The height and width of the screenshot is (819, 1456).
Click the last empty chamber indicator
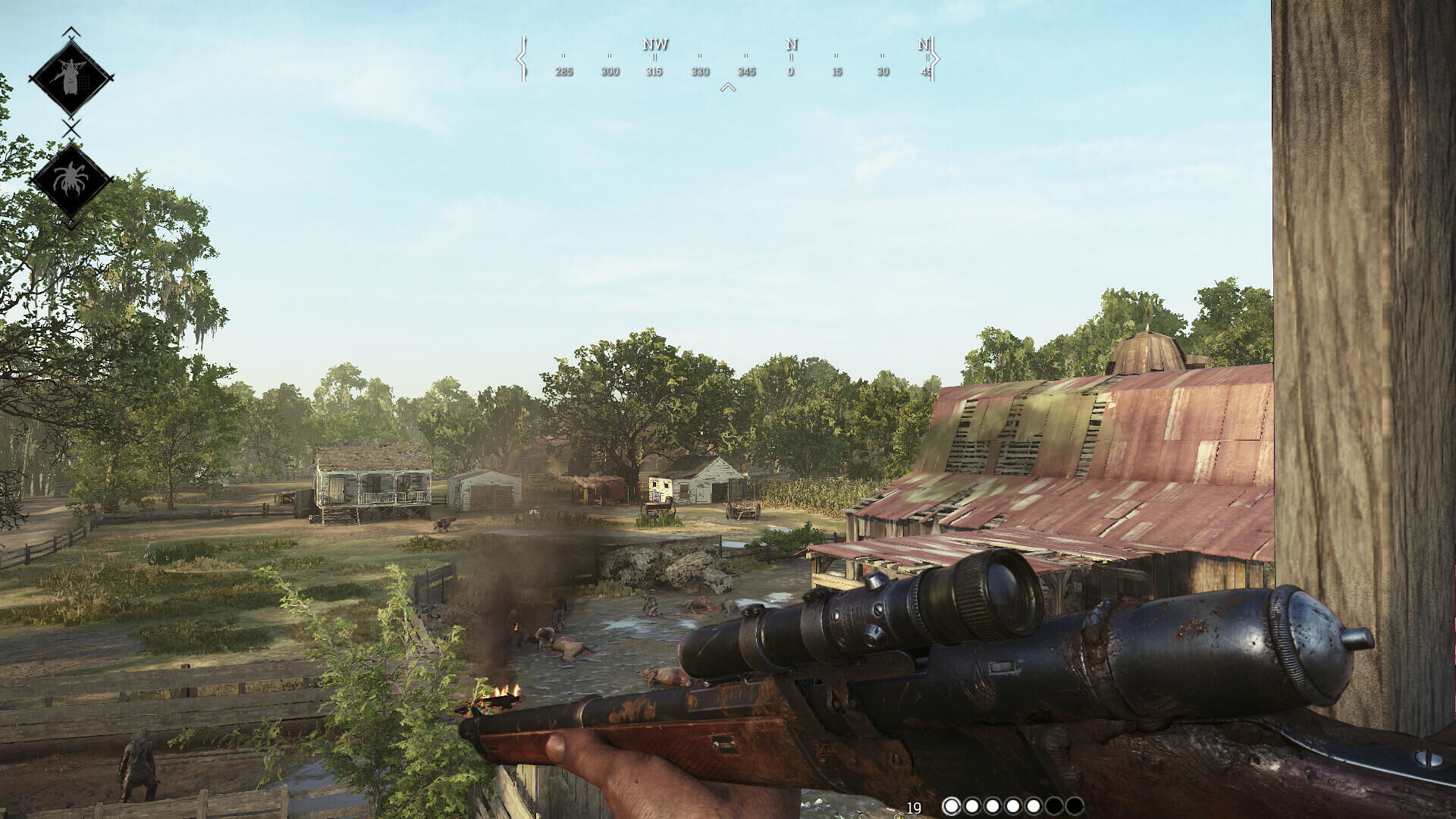coord(1075,805)
